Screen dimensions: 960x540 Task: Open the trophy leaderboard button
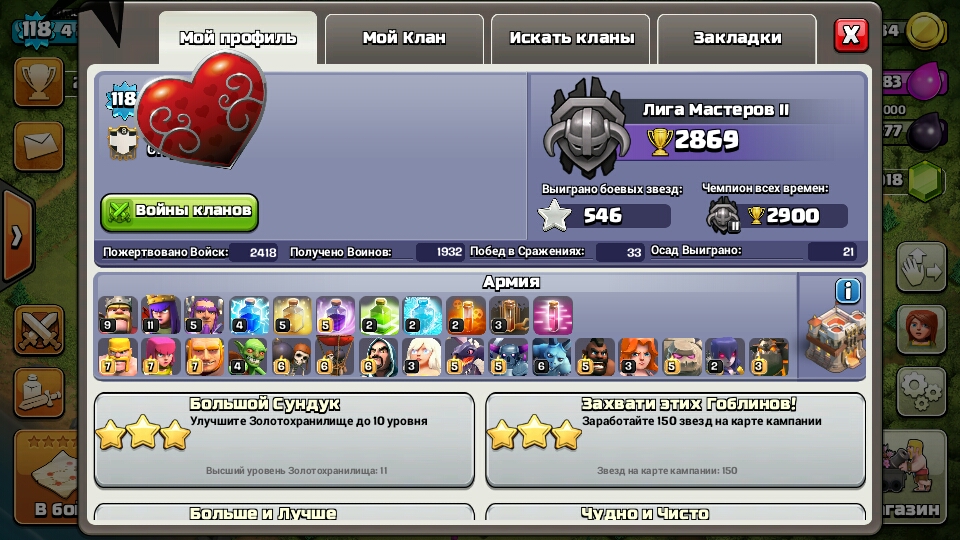pyautogui.click(x=39, y=81)
